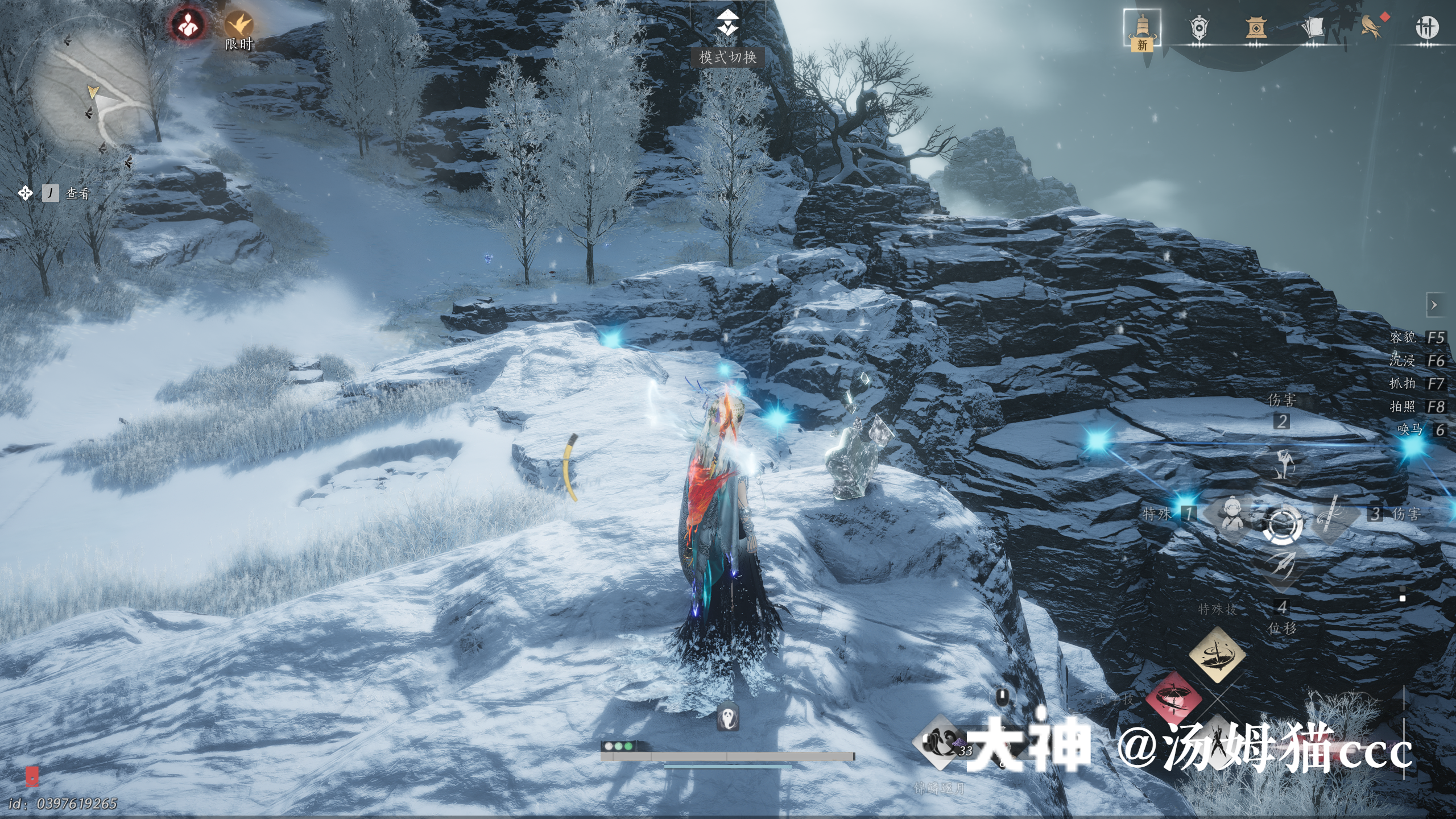Open the pavilion shop icon
Screen dimensions: 1456x819
pos(1256,28)
